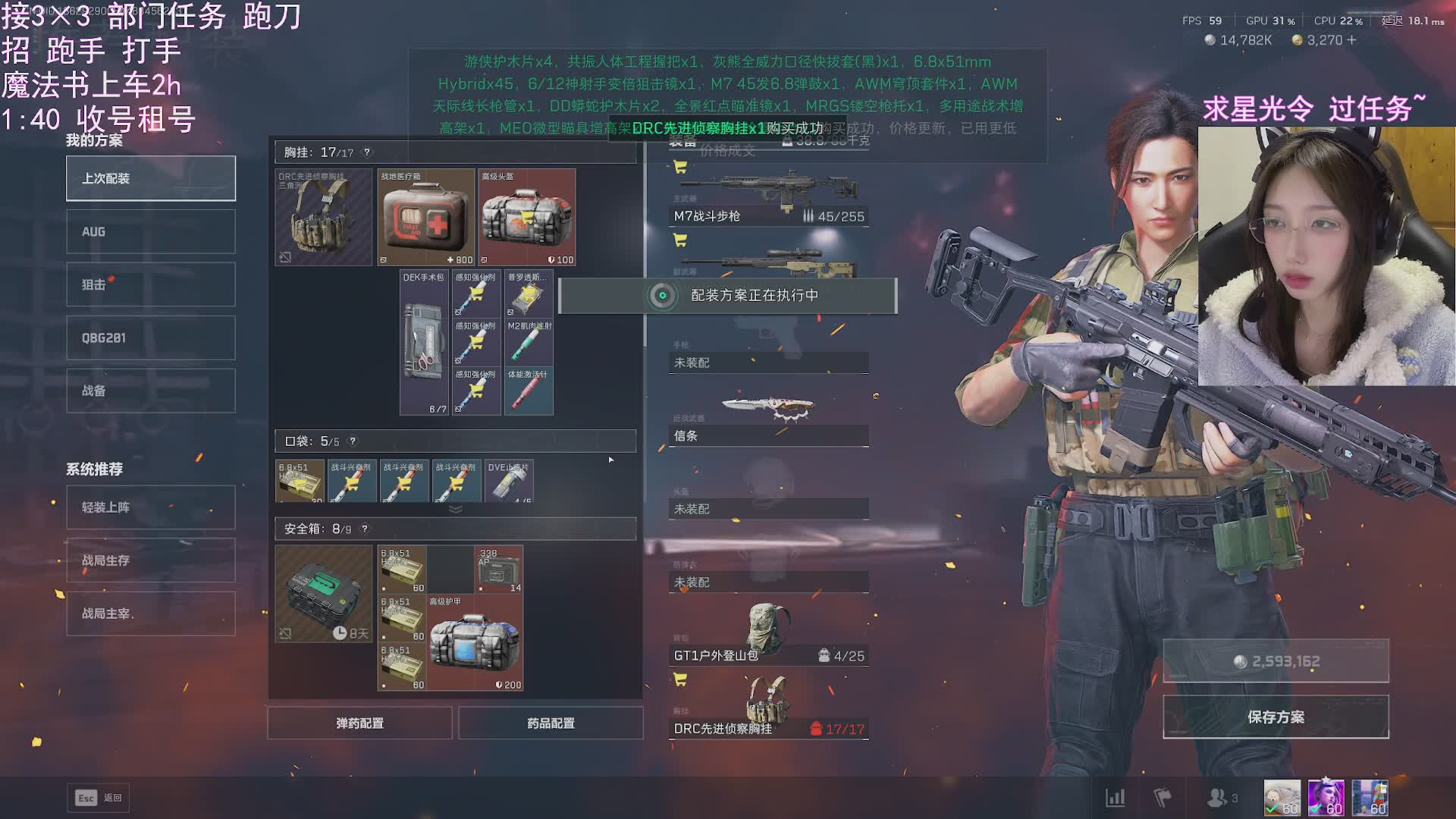Screen dimensions: 1456x819
Task: Choose the 轻装上阵 recommended loadout
Action: click(150, 507)
